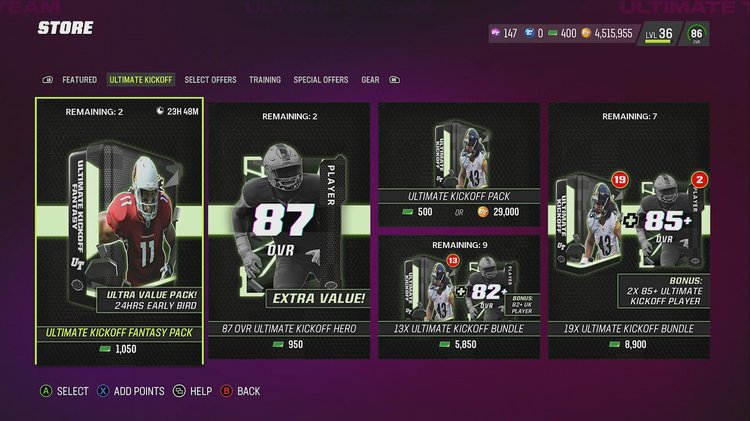Choose the 19x Ultimate Kickoff Bundle
Screen dimensions: 750x421
(629, 230)
